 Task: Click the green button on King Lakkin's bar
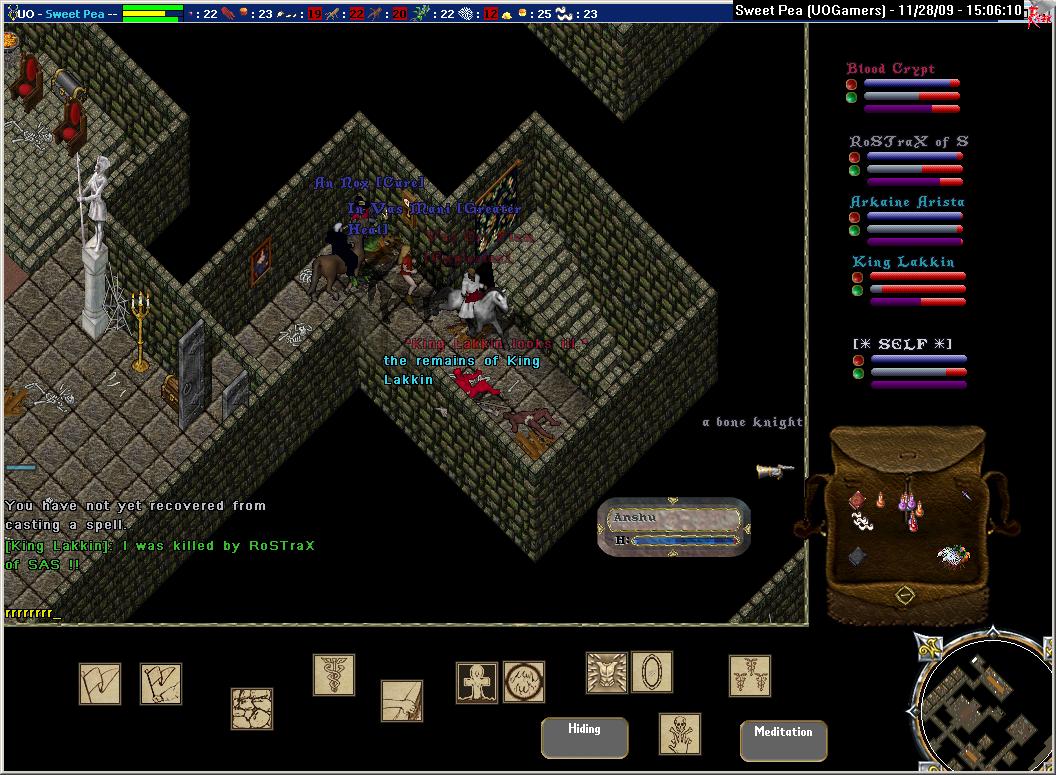click(x=857, y=291)
